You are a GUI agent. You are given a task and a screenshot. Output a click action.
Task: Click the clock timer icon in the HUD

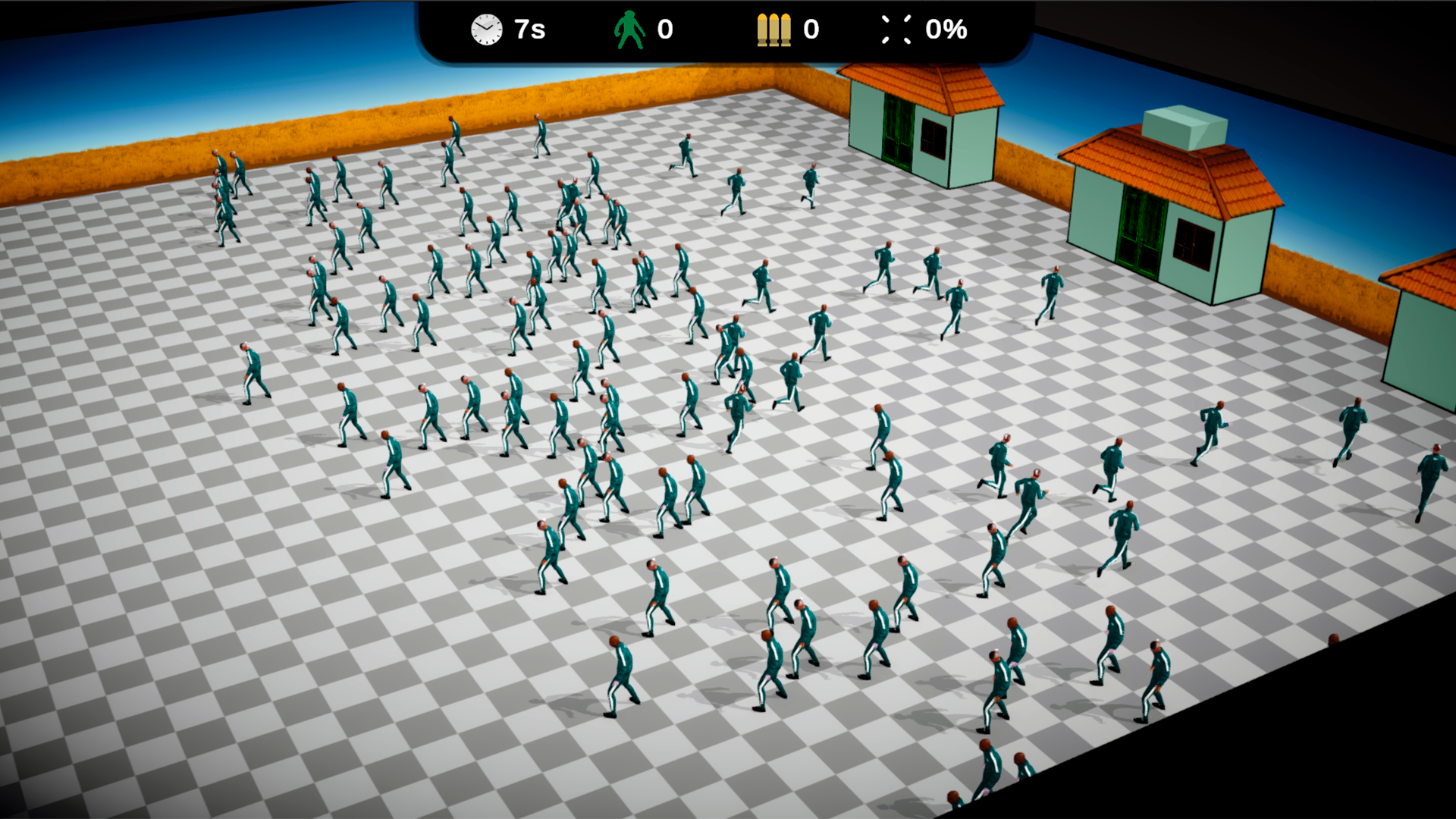pyautogui.click(x=485, y=30)
